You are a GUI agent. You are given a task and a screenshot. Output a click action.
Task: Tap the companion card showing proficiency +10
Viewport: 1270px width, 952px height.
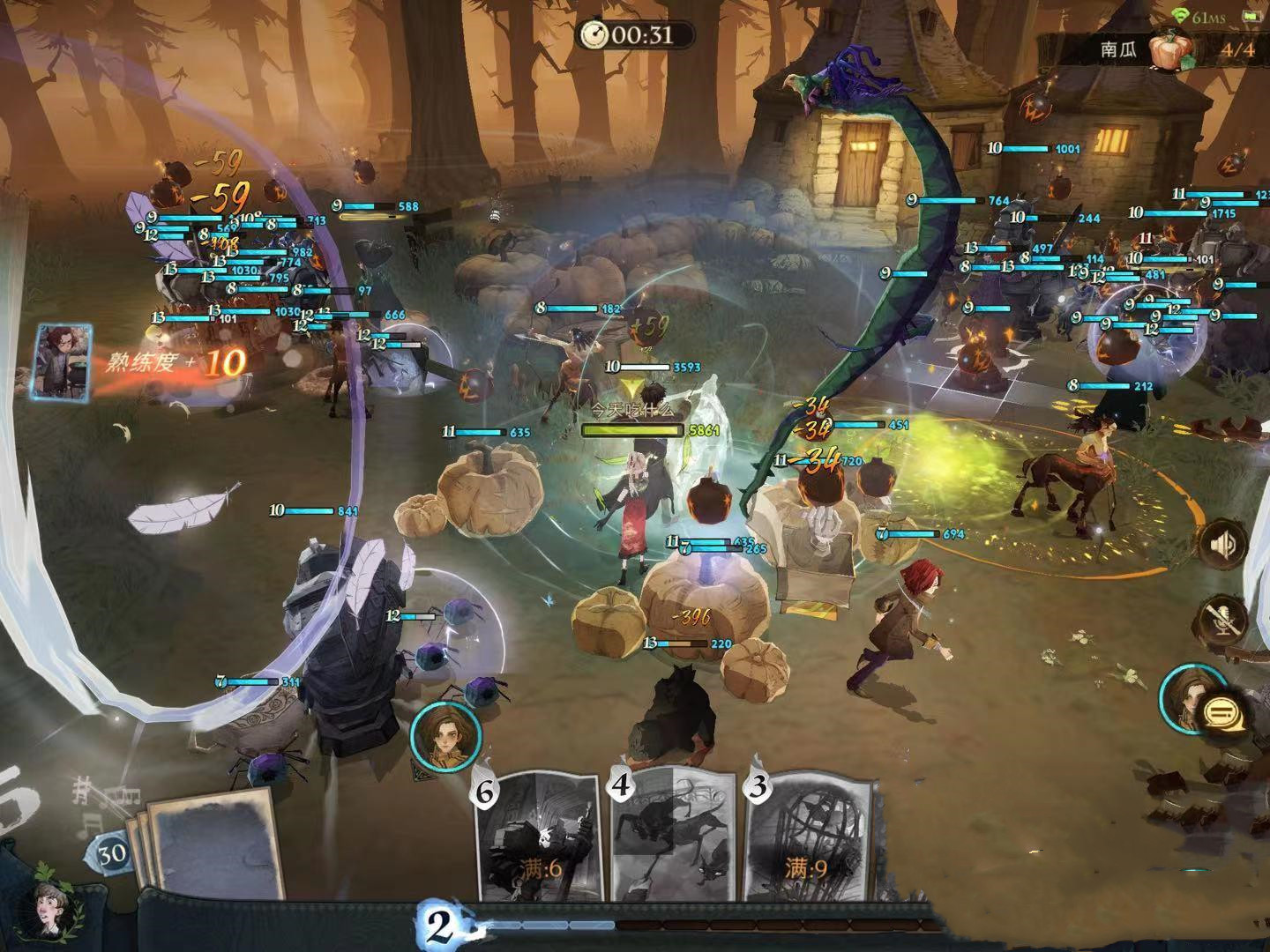click(x=63, y=363)
